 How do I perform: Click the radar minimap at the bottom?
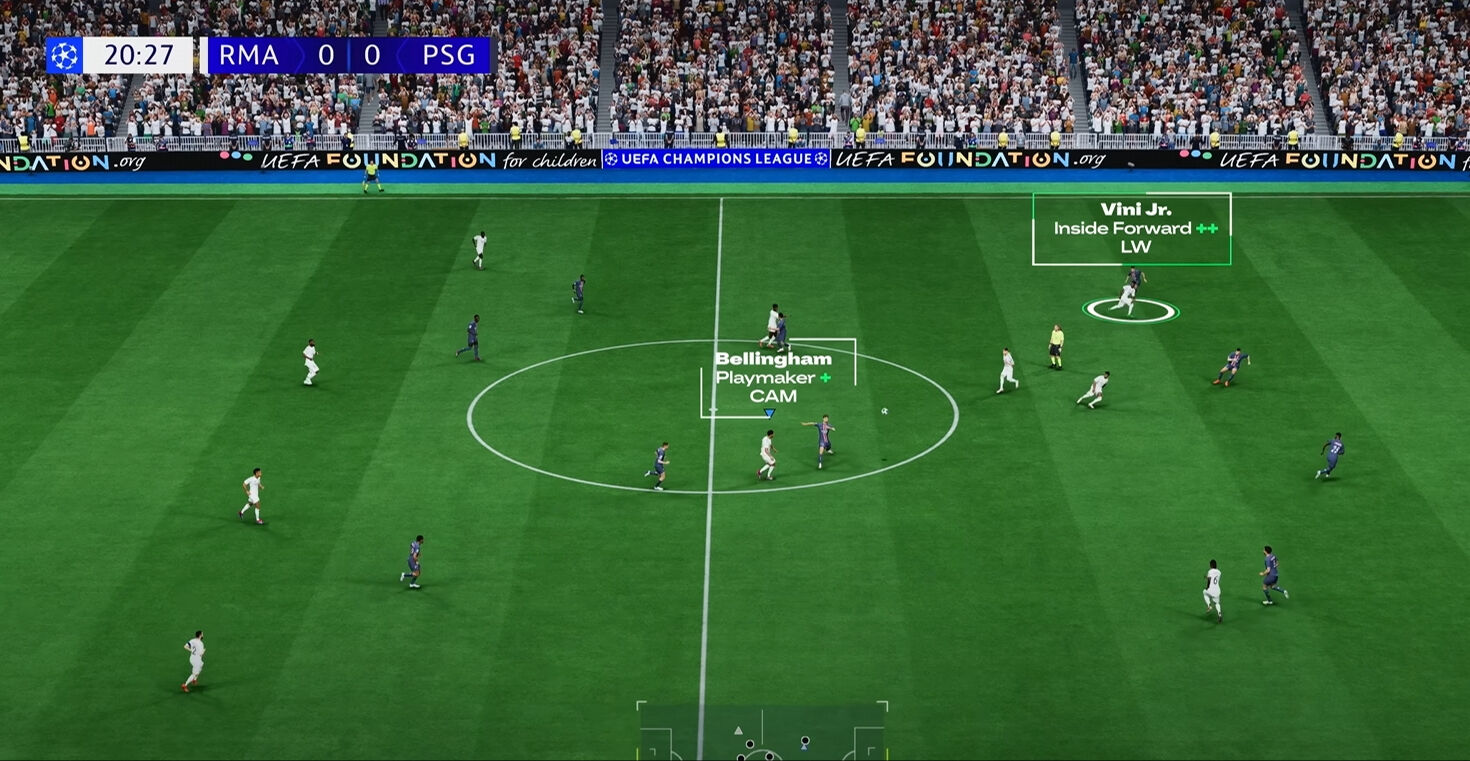pyautogui.click(x=762, y=731)
